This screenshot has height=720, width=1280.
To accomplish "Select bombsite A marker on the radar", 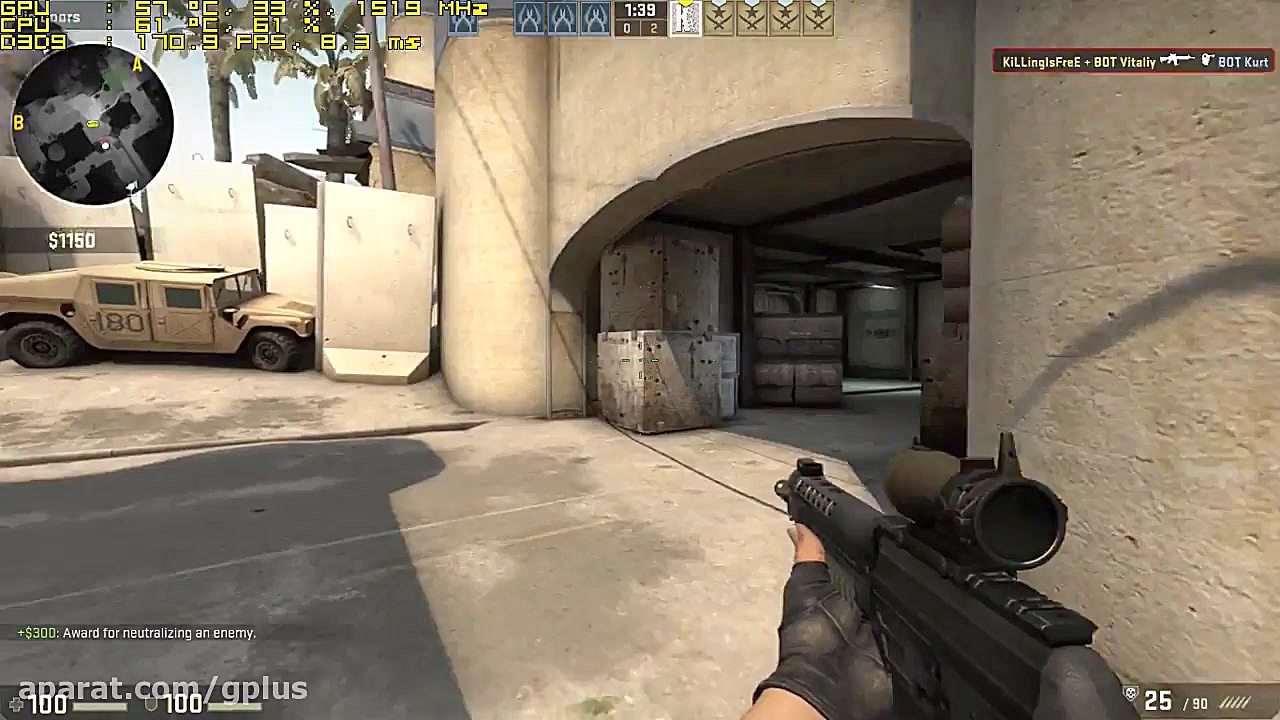I will pos(135,64).
